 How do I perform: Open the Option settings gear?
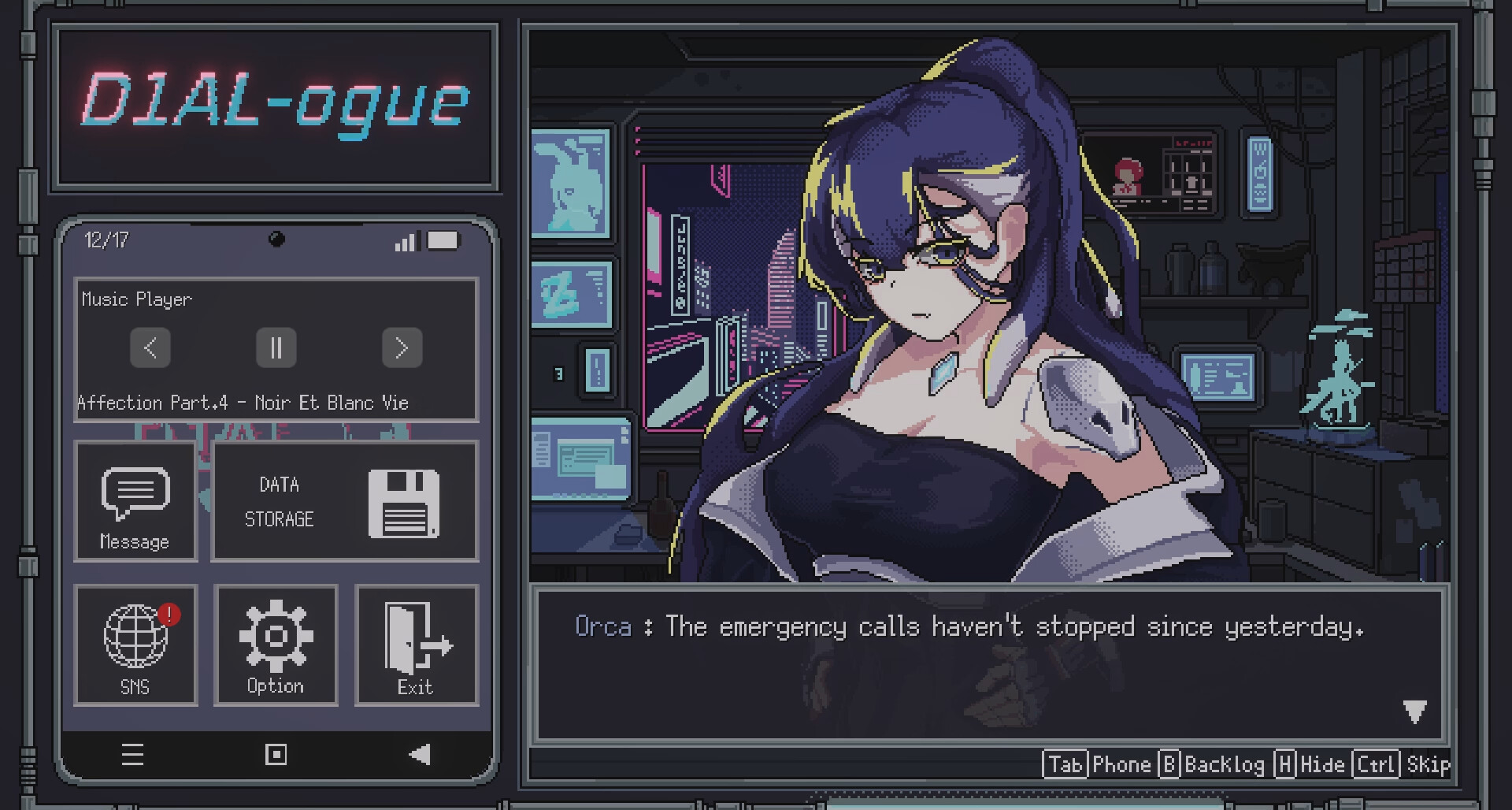tap(276, 645)
